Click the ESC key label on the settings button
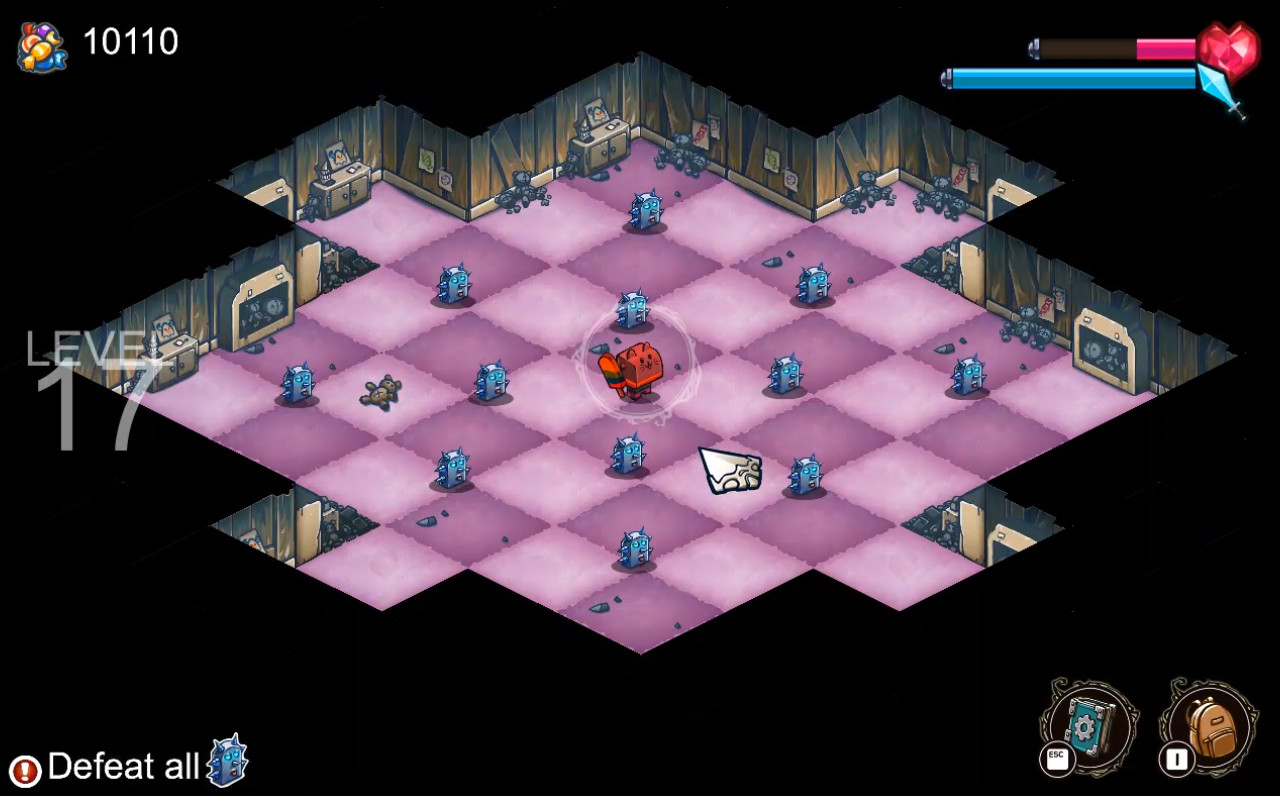 (1057, 756)
